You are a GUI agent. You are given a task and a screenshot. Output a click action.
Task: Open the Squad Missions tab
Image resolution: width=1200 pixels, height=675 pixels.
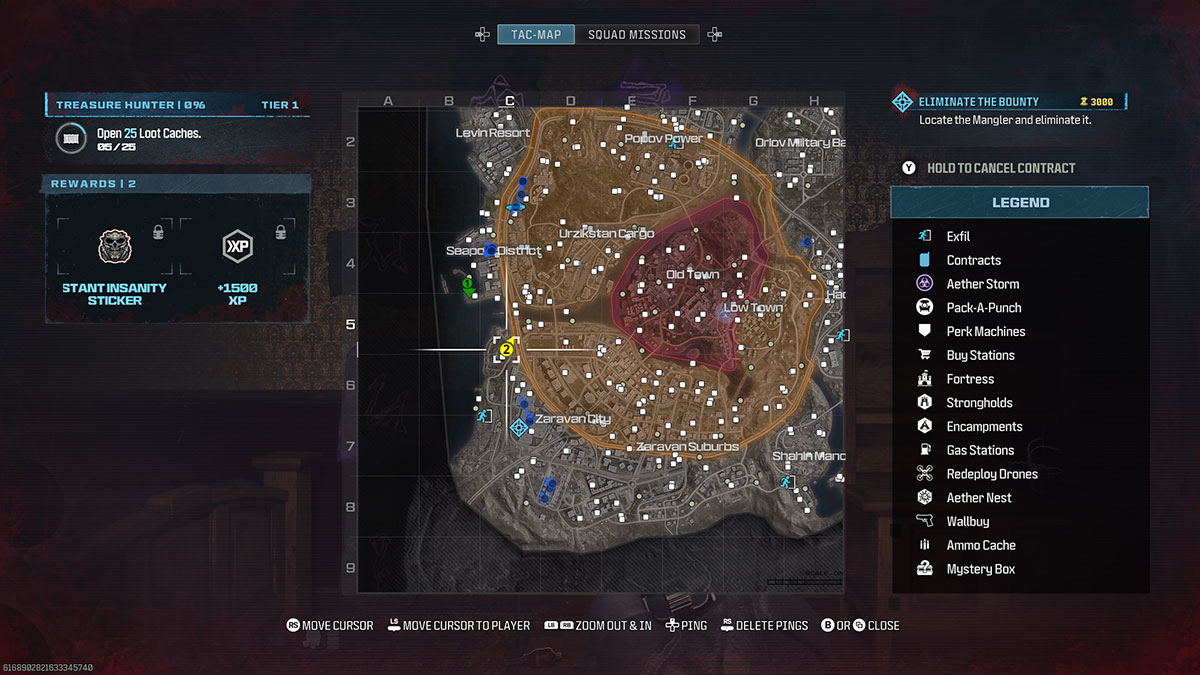[x=637, y=35]
